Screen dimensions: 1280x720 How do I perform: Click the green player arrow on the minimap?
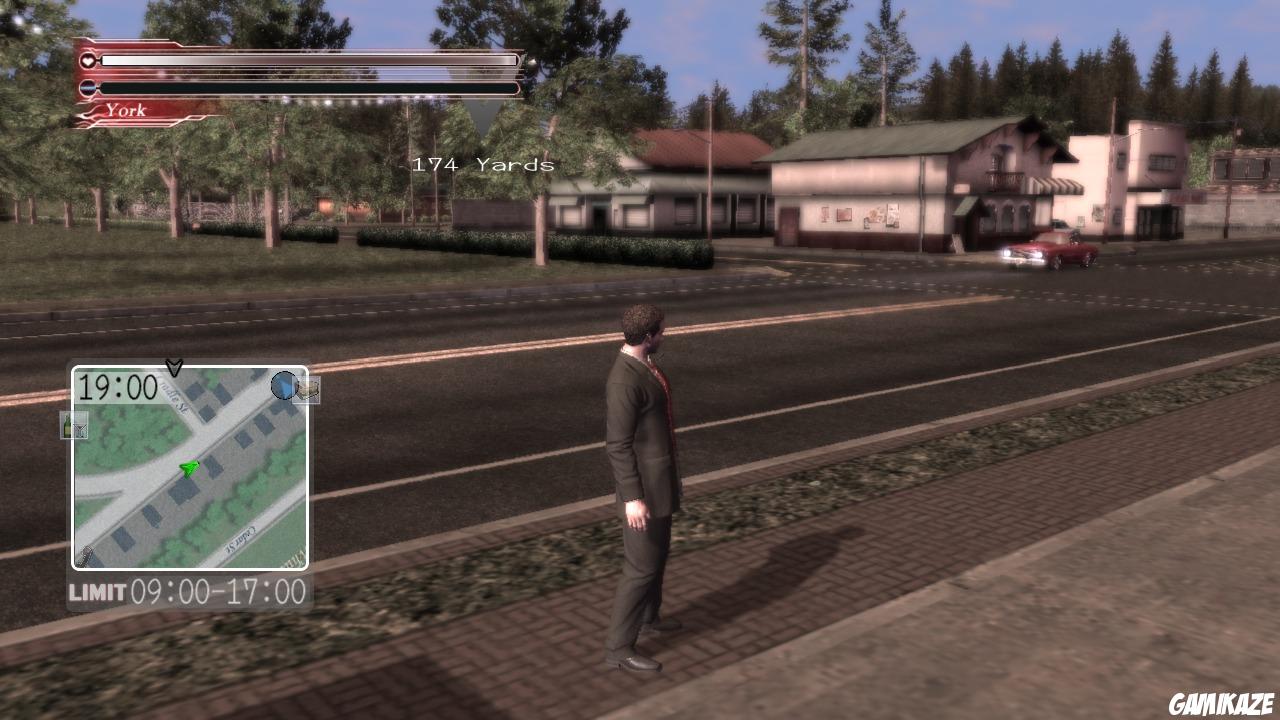[x=188, y=466]
